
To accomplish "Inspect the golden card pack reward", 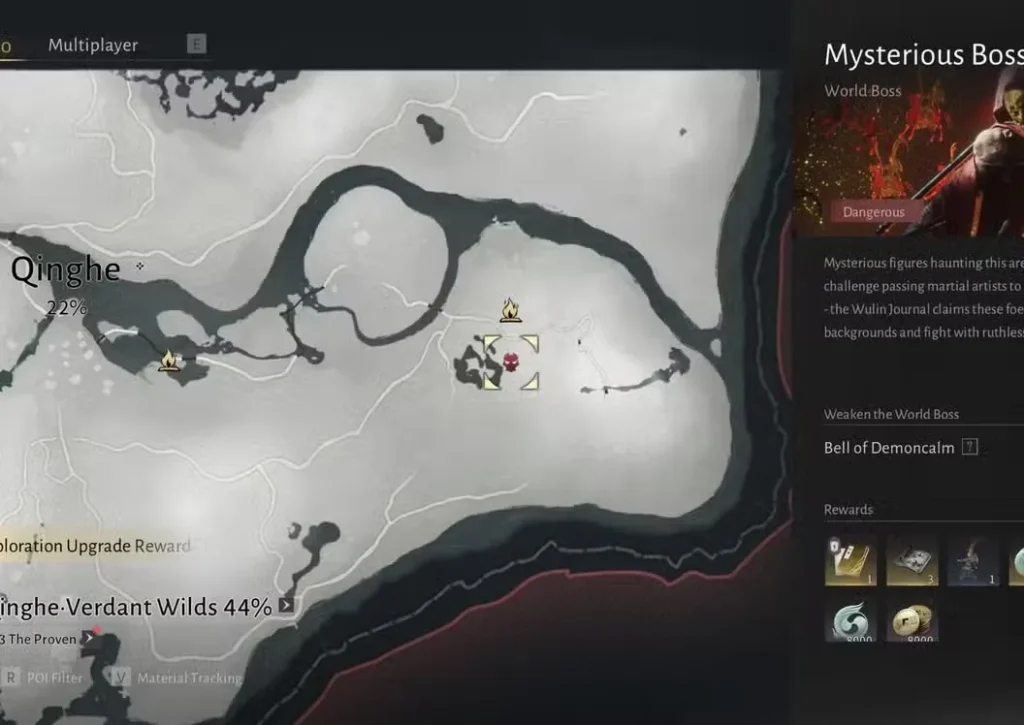I will (x=850, y=560).
